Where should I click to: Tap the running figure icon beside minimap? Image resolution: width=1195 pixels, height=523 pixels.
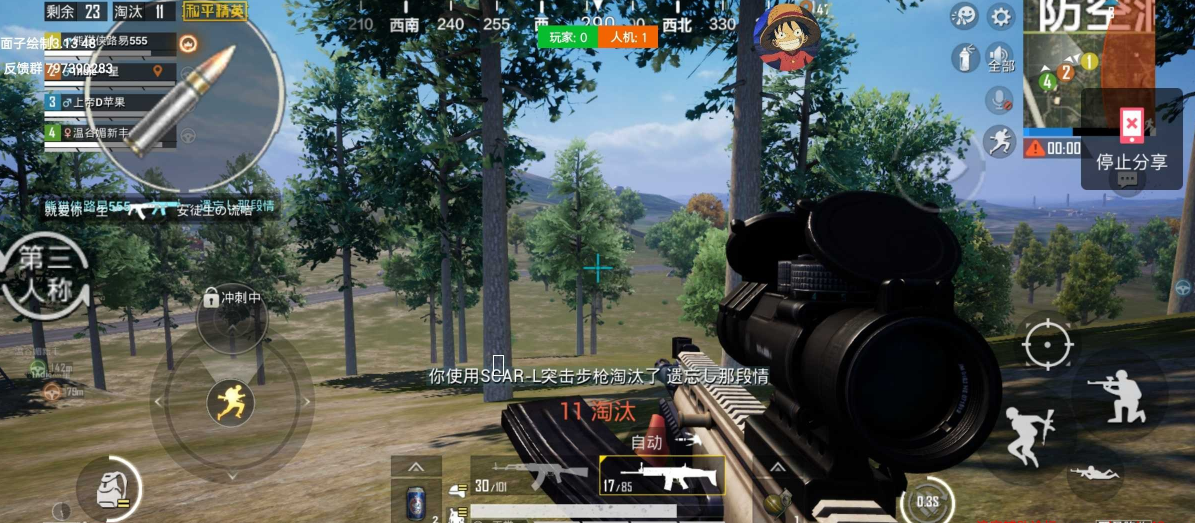1000,141
